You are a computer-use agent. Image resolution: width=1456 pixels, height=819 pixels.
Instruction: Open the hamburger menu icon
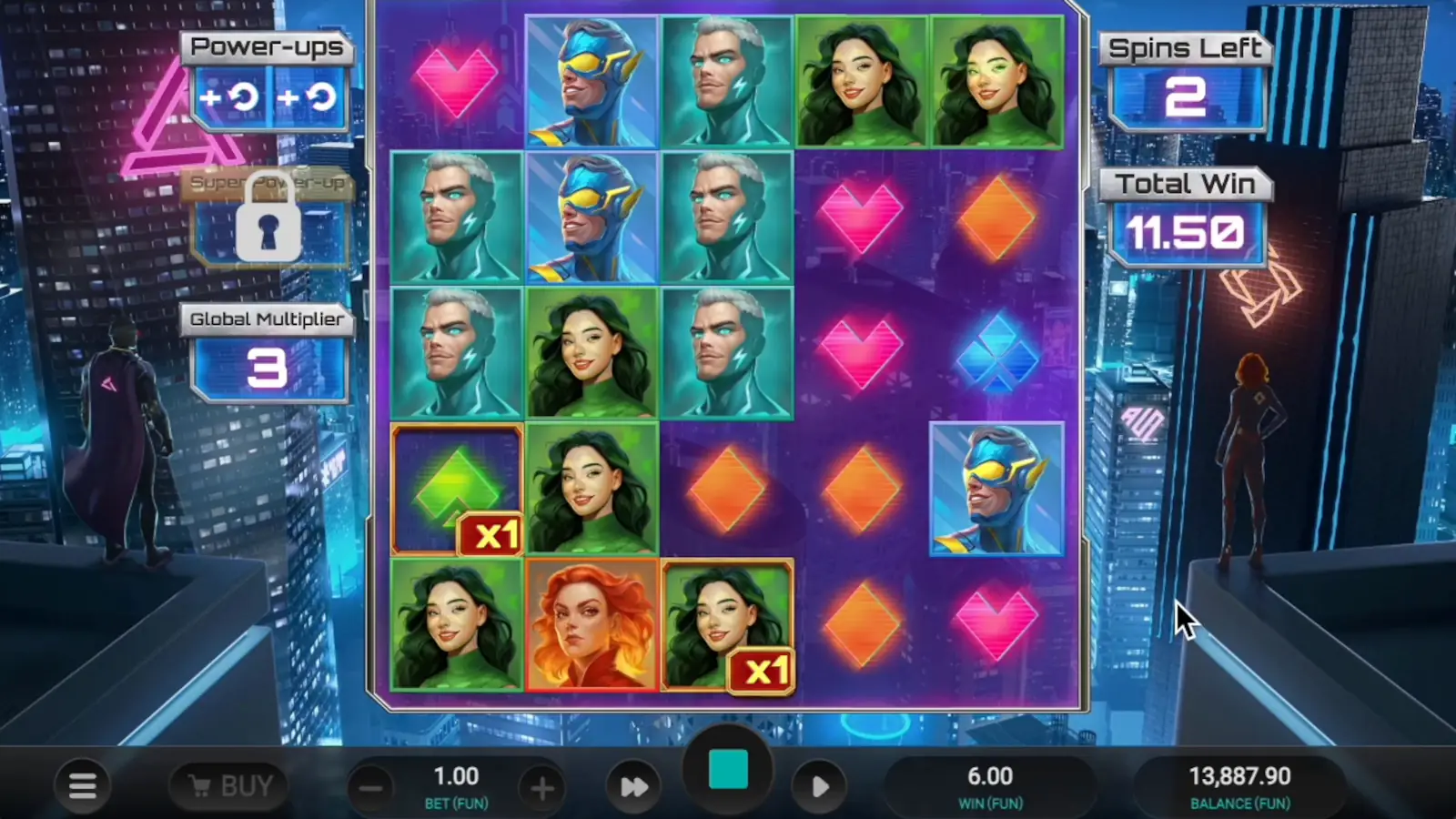pos(82,784)
